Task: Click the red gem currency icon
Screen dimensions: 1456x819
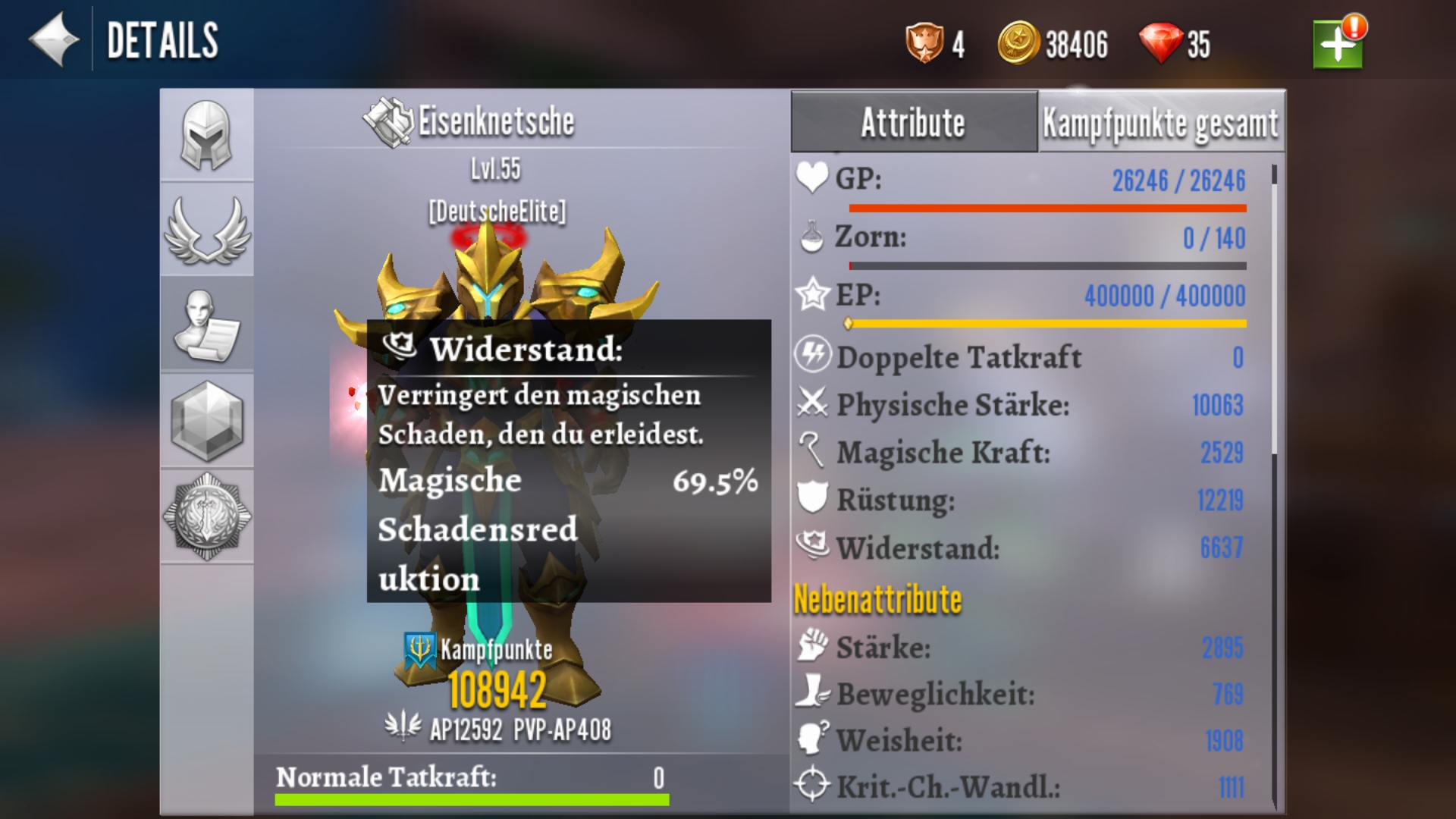Action: point(1160,44)
